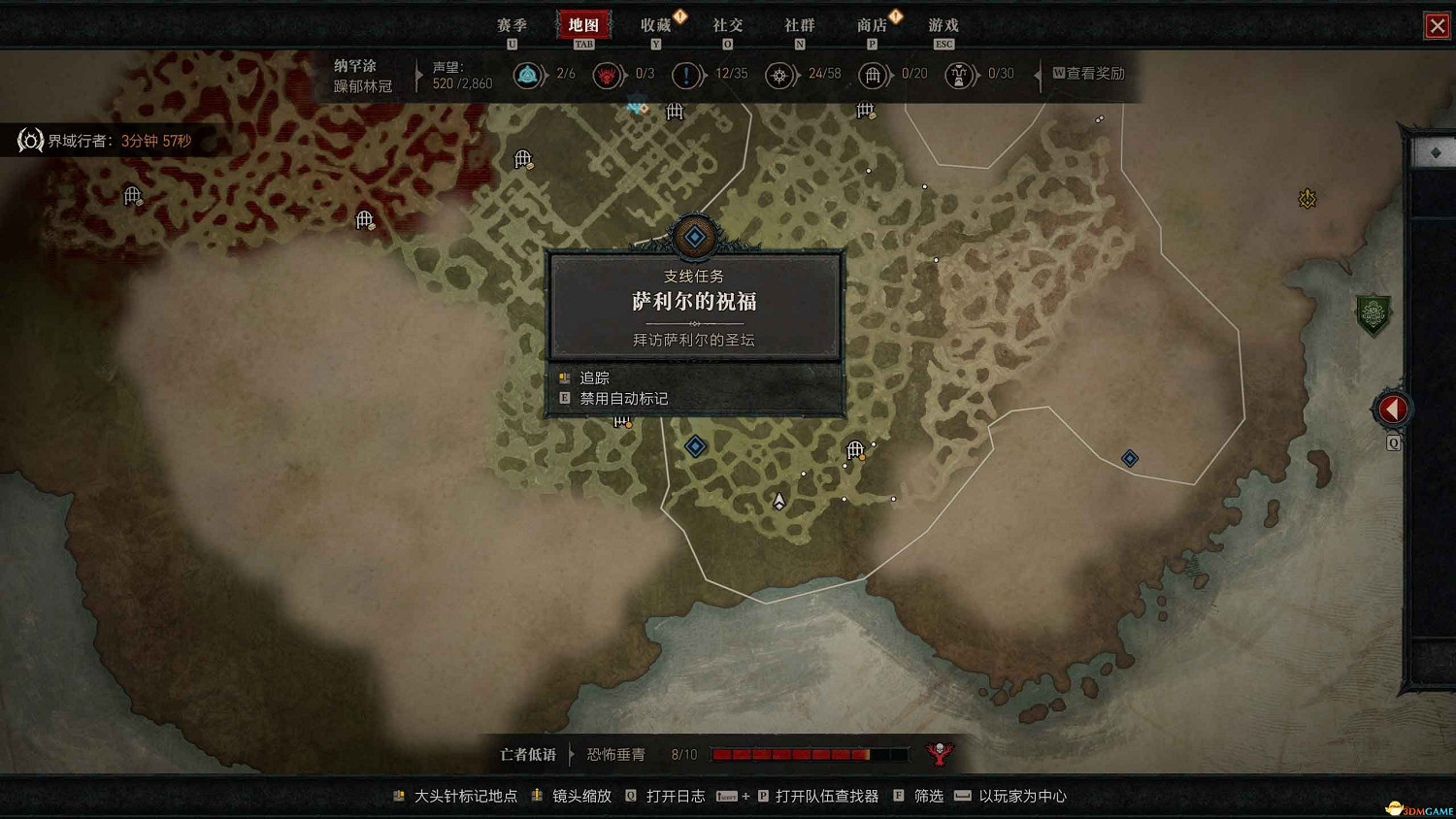Click the red arrow expander on right edge
Image resolution: width=1456 pixels, height=819 pixels.
click(x=1392, y=409)
